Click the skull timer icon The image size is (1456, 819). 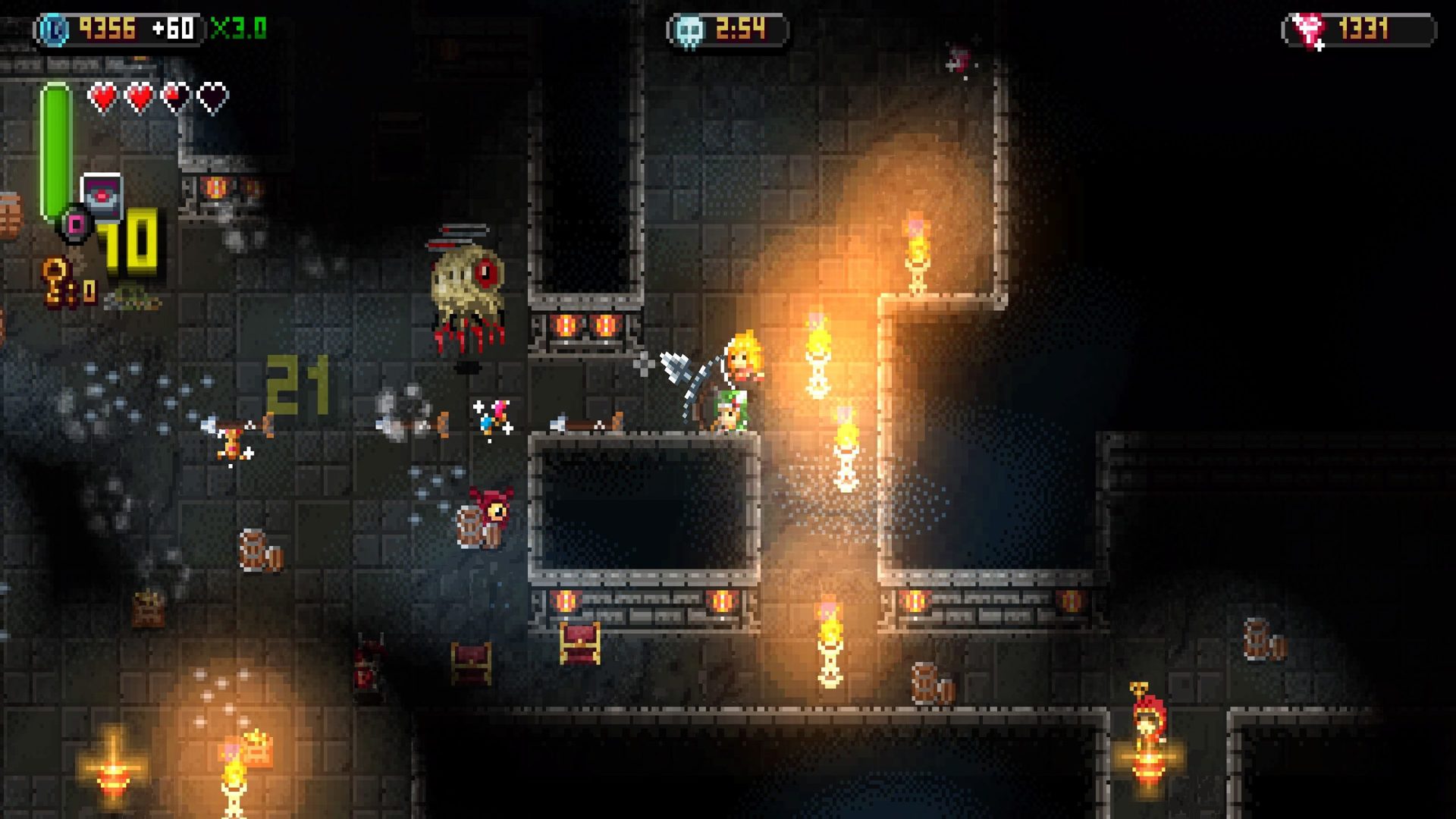[x=690, y=32]
